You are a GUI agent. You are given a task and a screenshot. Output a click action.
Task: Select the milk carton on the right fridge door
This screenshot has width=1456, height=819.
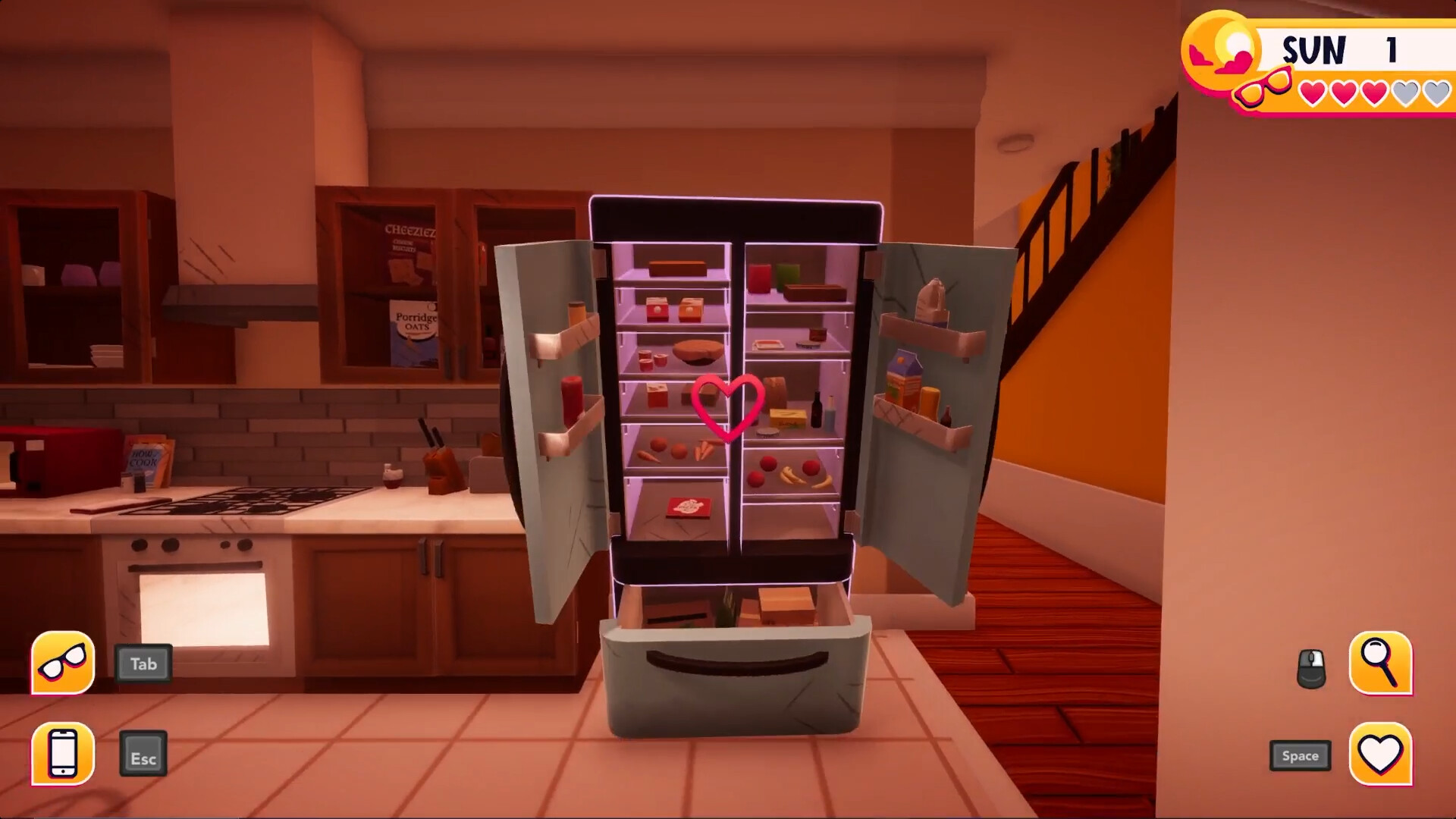pyautogui.click(x=930, y=302)
